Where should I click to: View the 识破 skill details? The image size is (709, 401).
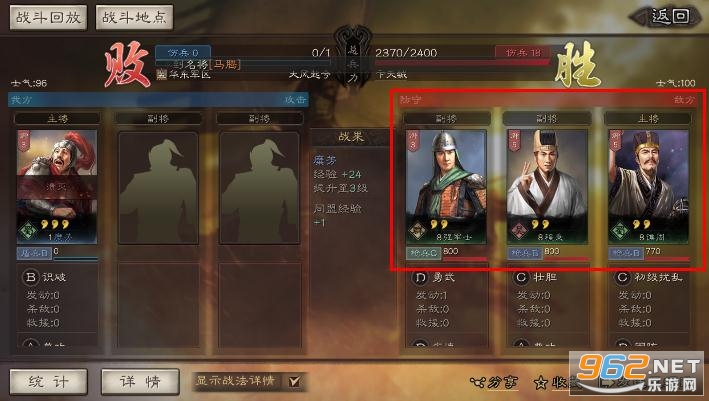coord(52,277)
